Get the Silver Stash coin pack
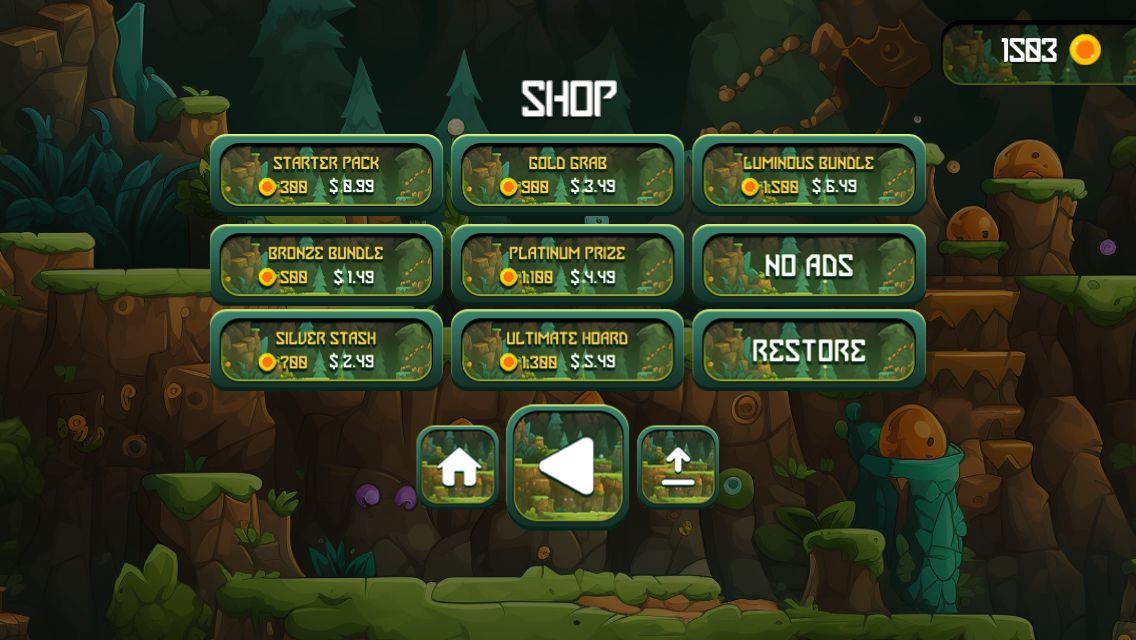Viewport: 1136px width, 640px height. 326,350
